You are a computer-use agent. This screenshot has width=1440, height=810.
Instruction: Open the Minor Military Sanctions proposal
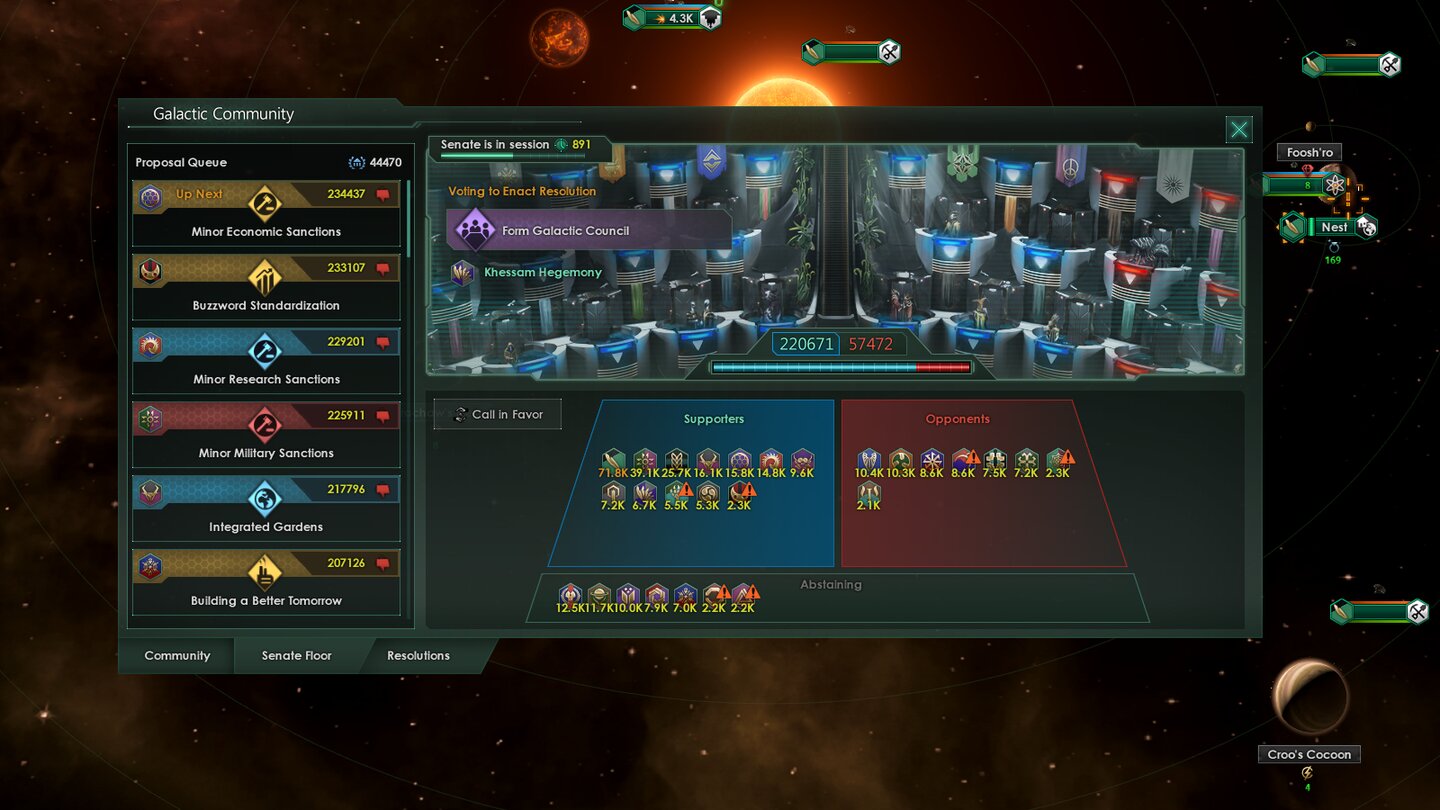[266, 434]
